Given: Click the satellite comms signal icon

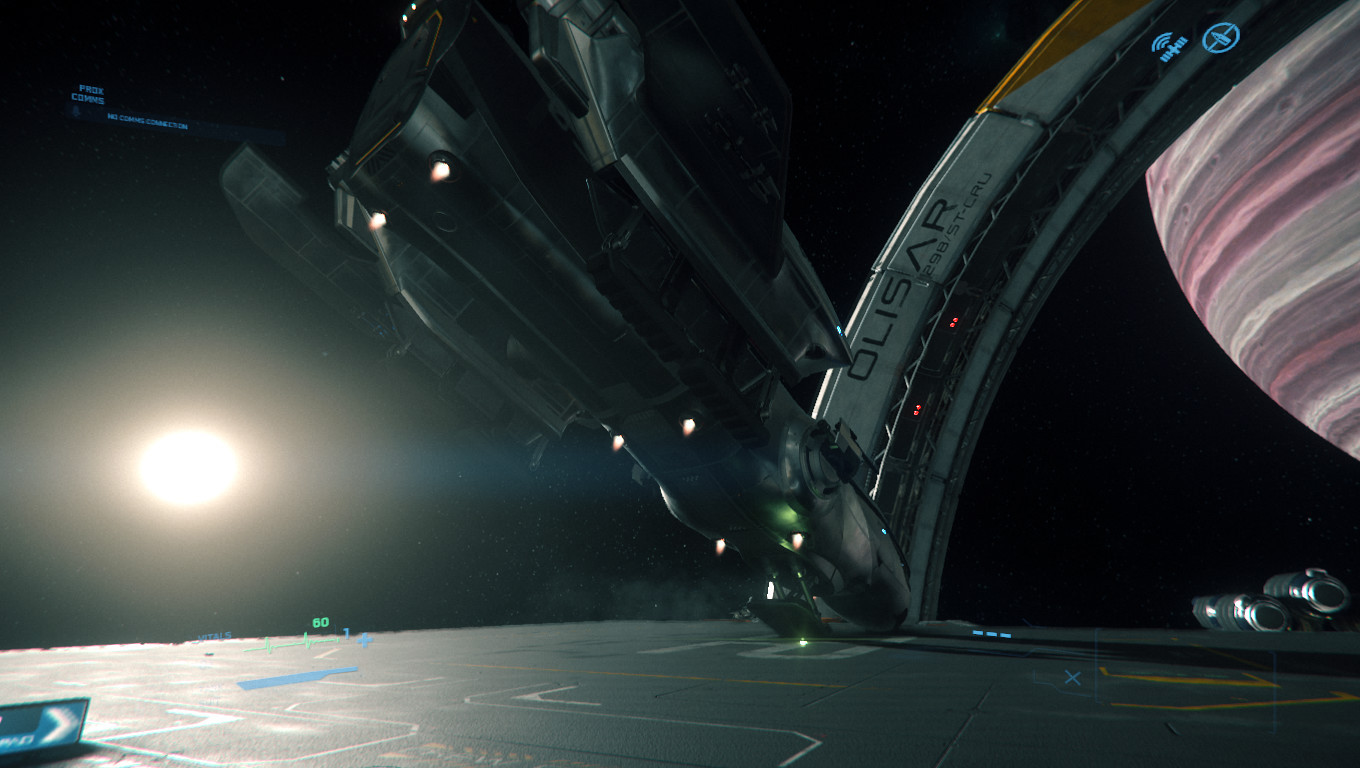Looking at the screenshot, I should 1166,46.
